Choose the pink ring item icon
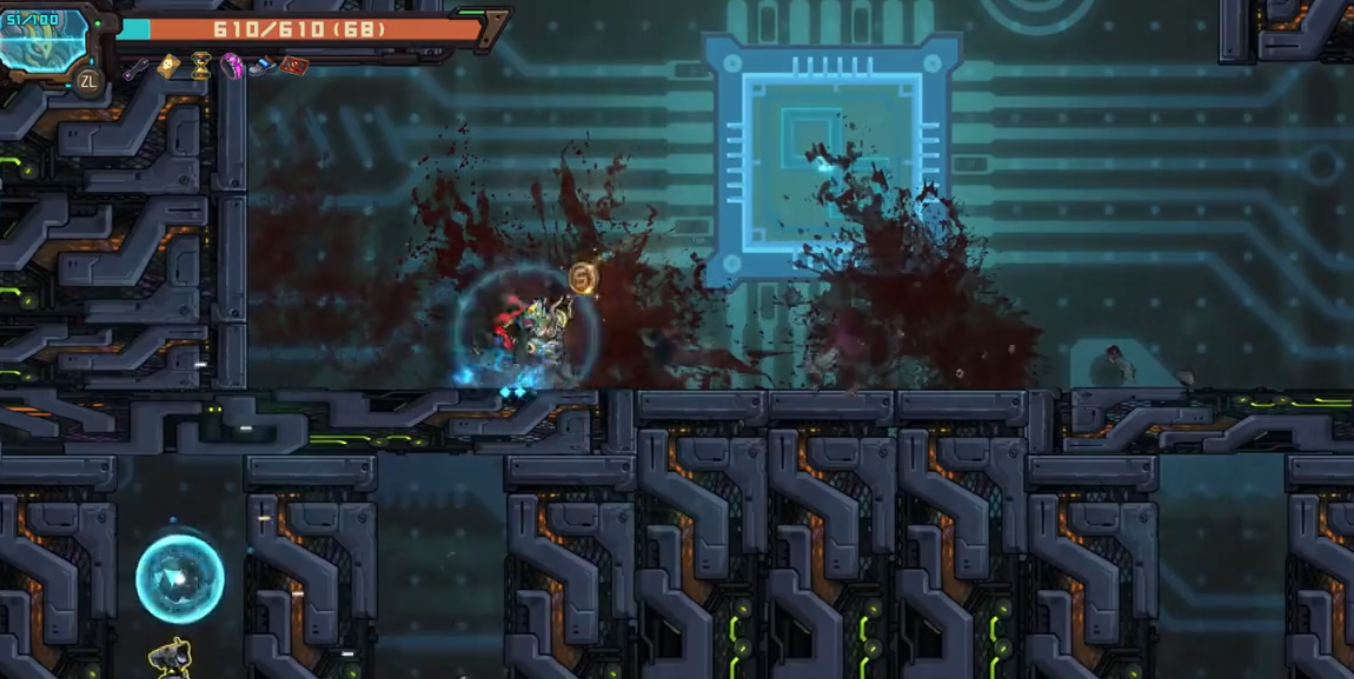 232,66
